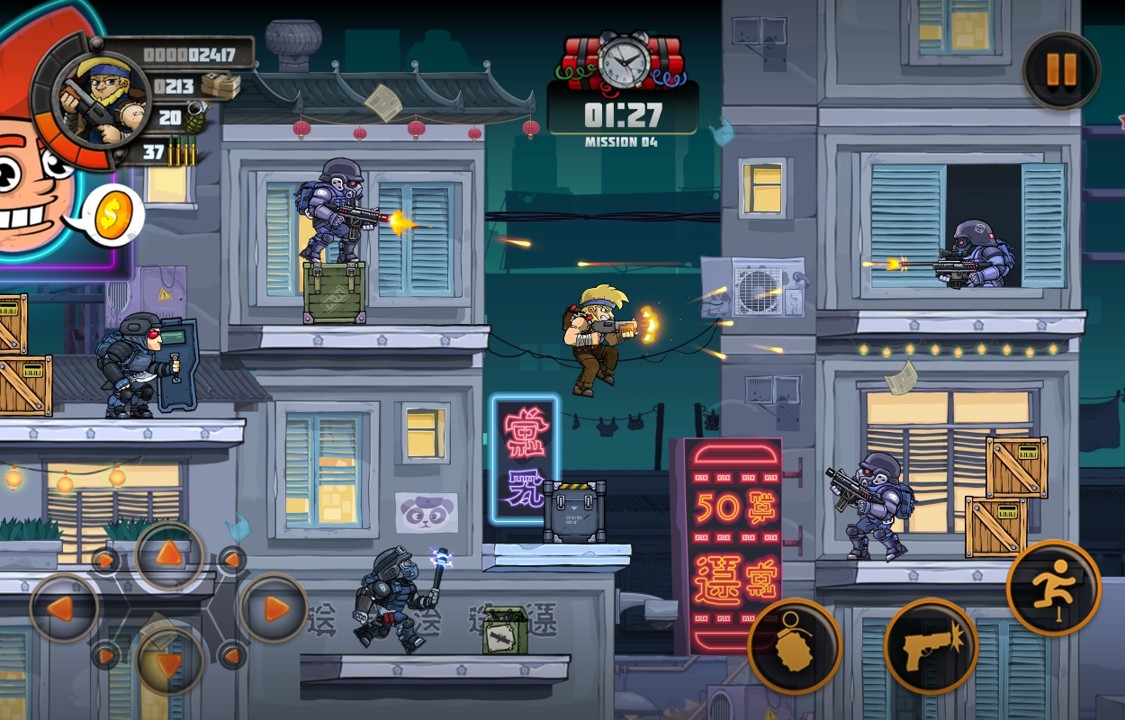The width and height of the screenshot is (1125, 720).
Task: Tap the small up-right diagonal D-pad button
Action: 232,560
